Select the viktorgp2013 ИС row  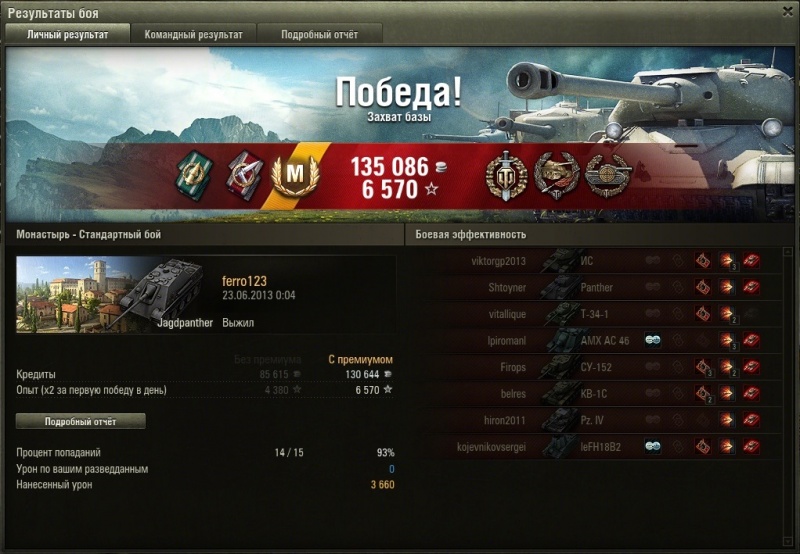(x=598, y=261)
